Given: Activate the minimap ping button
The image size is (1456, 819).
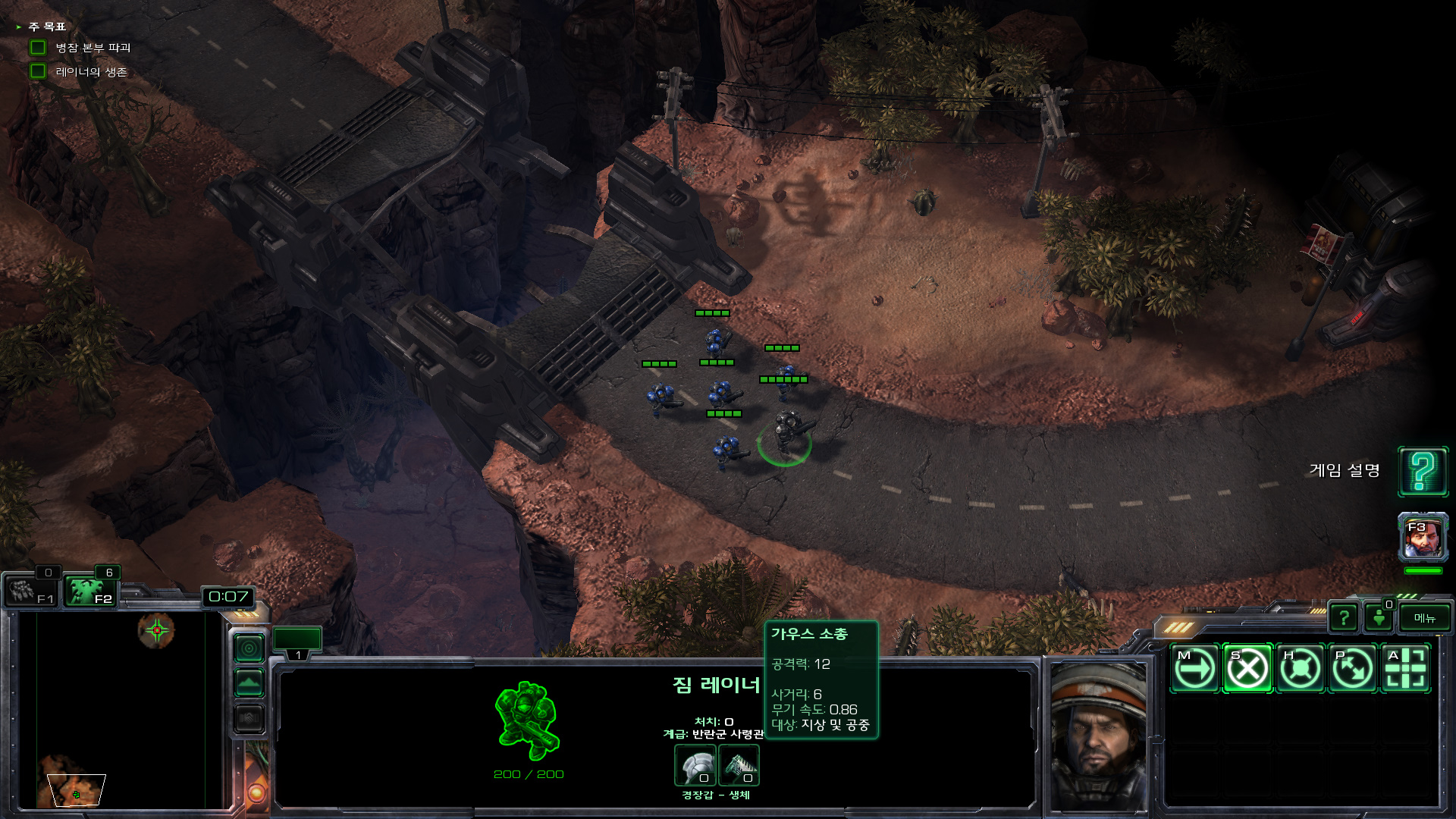Looking at the screenshot, I should (x=249, y=648).
